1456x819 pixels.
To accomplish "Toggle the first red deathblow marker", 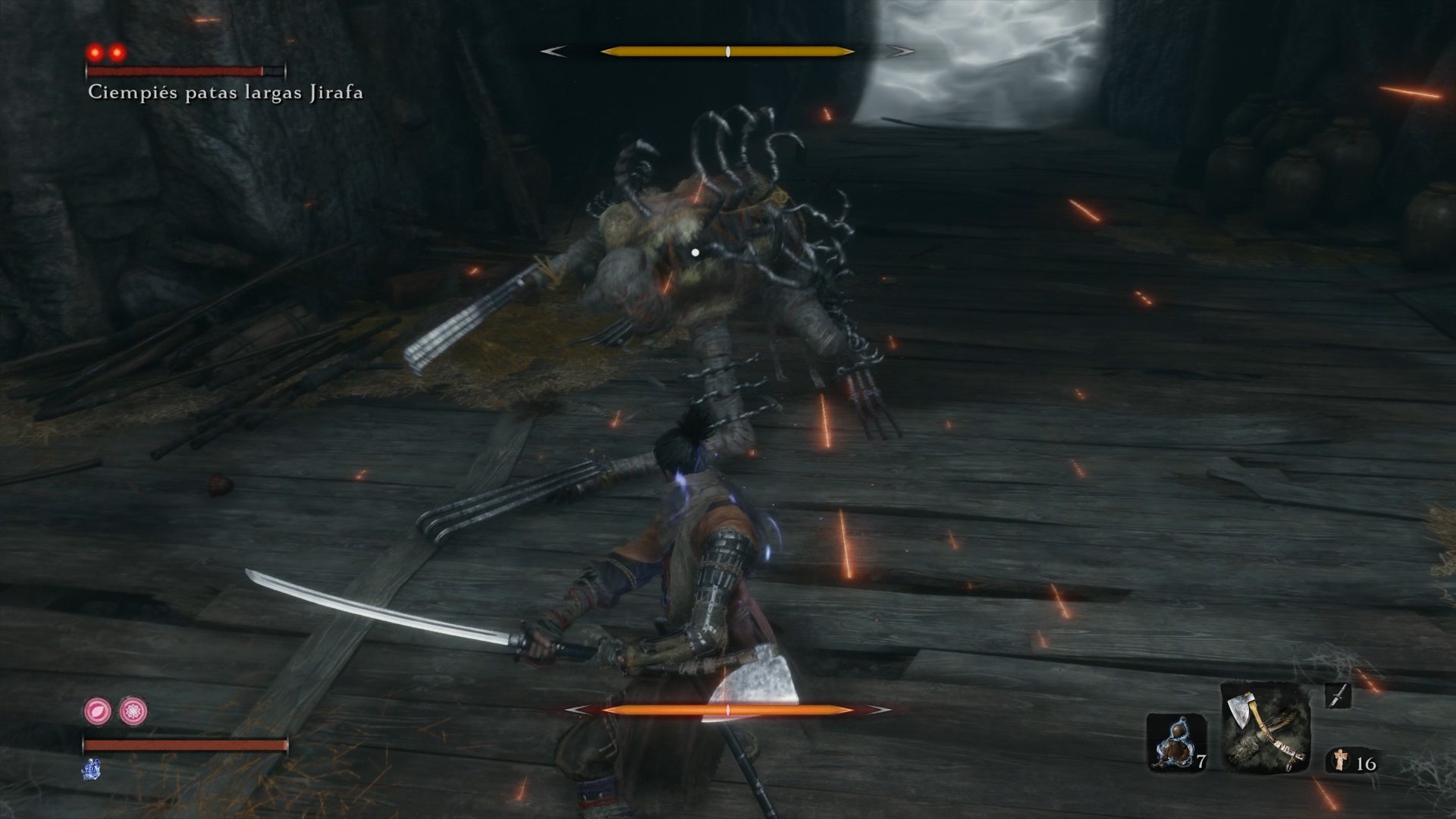I will point(94,51).
